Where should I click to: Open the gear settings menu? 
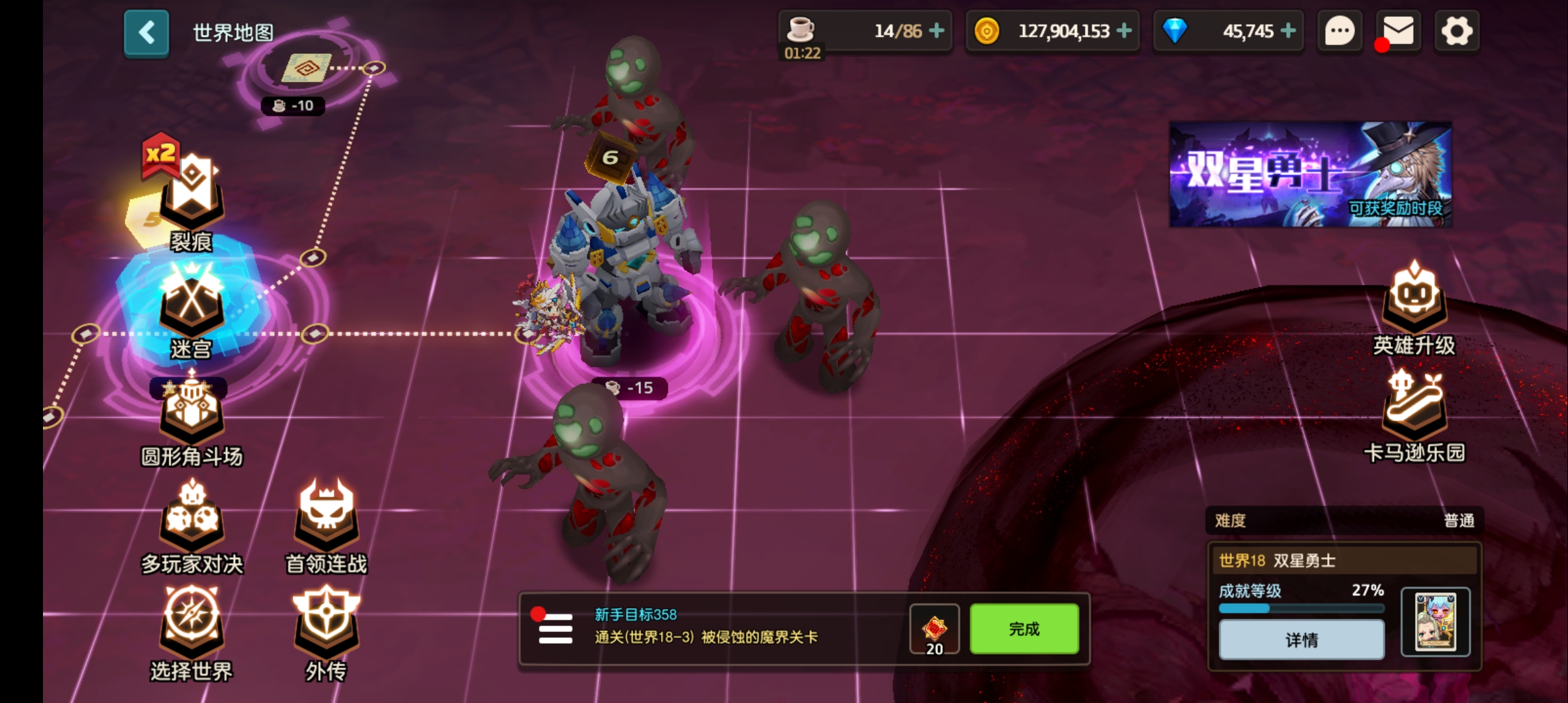(x=1457, y=31)
